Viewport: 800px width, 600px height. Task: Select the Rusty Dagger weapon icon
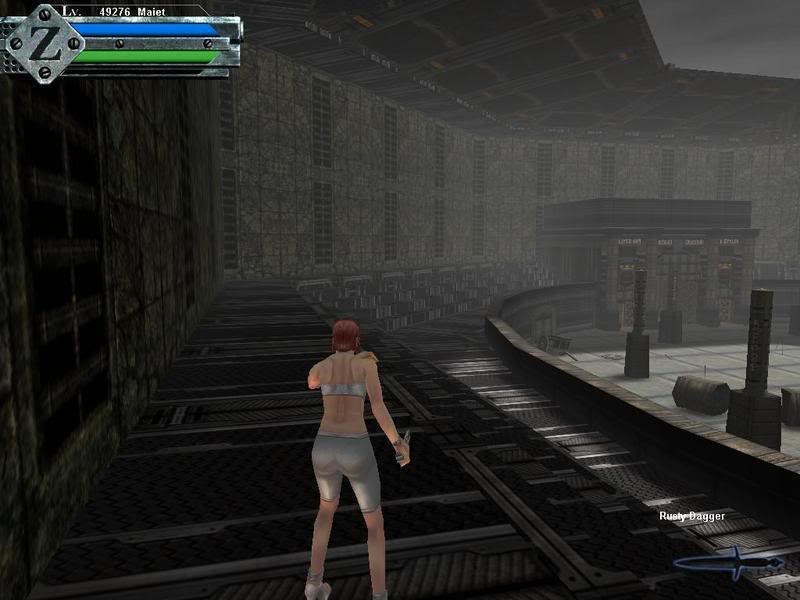[727, 562]
